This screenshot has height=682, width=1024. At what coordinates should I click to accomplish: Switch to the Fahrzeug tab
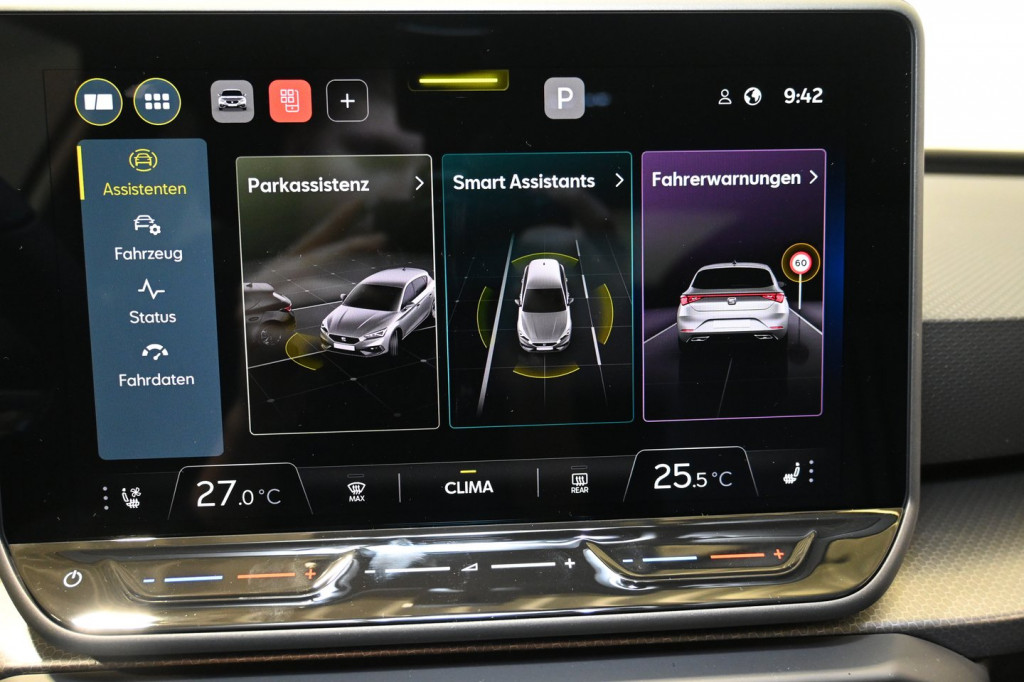[148, 238]
